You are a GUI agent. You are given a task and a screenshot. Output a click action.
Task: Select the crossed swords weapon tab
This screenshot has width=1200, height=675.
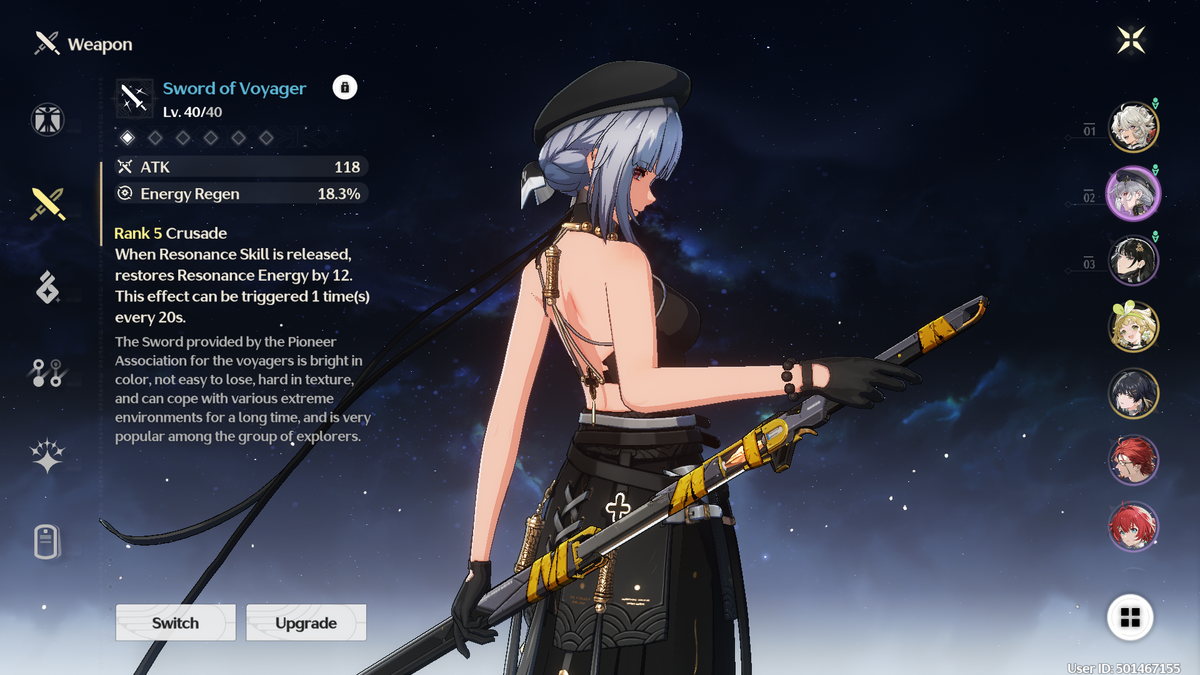pos(47,204)
